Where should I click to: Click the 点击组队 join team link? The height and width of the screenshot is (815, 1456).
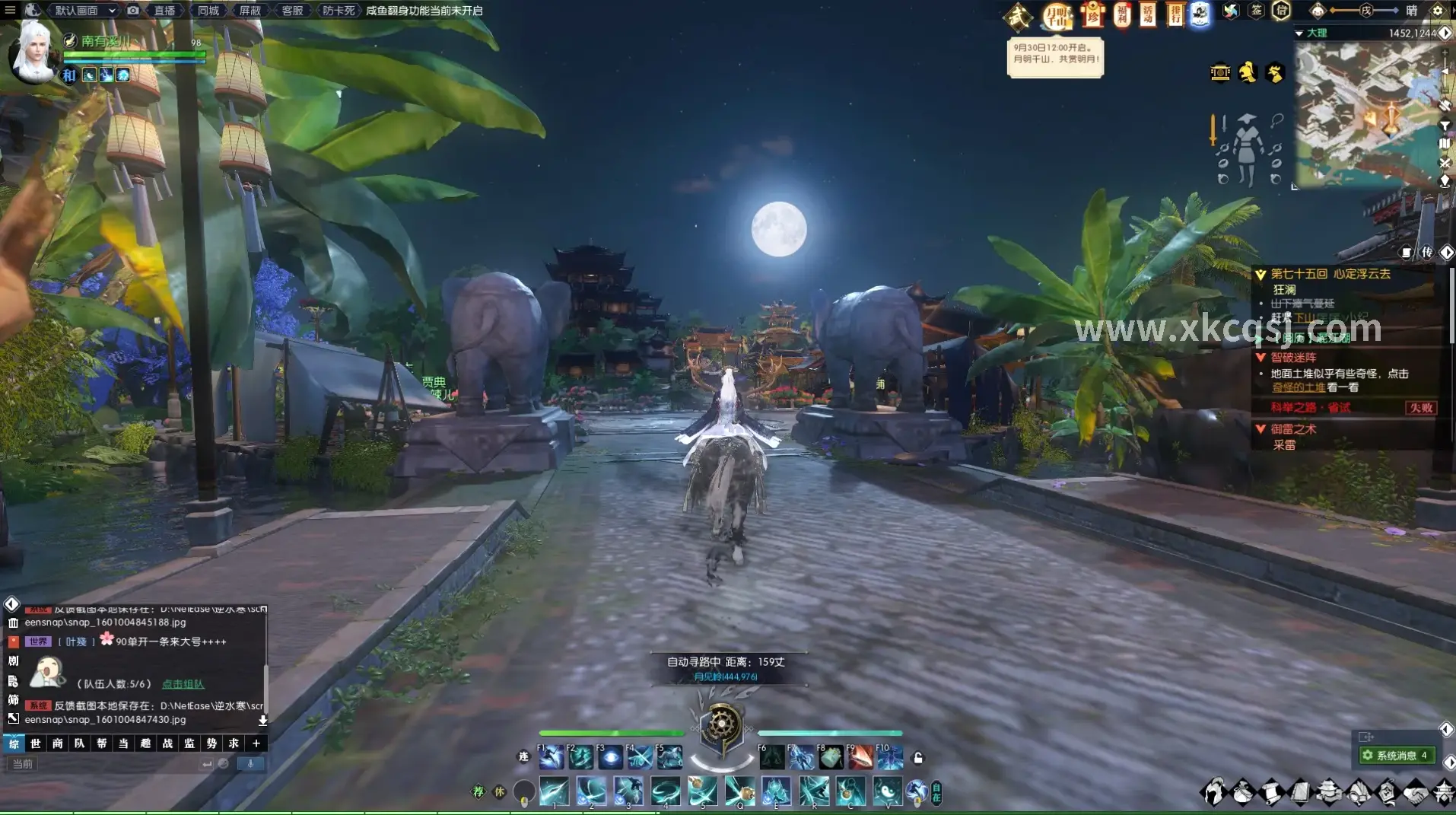(183, 684)
